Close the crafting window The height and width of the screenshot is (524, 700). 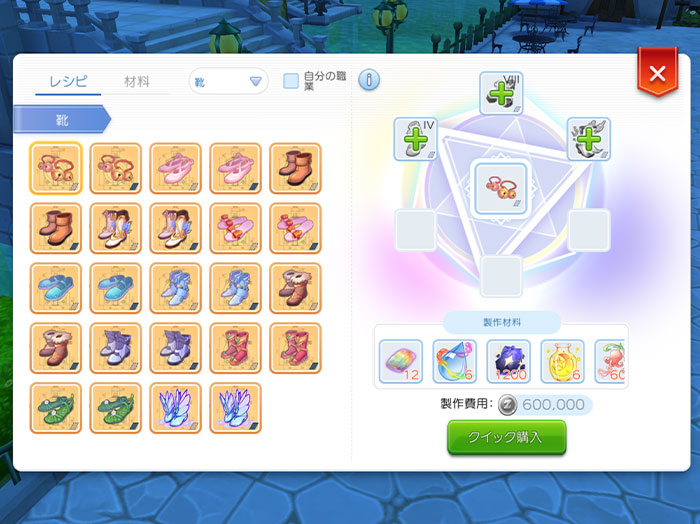(x=657, y=74)
